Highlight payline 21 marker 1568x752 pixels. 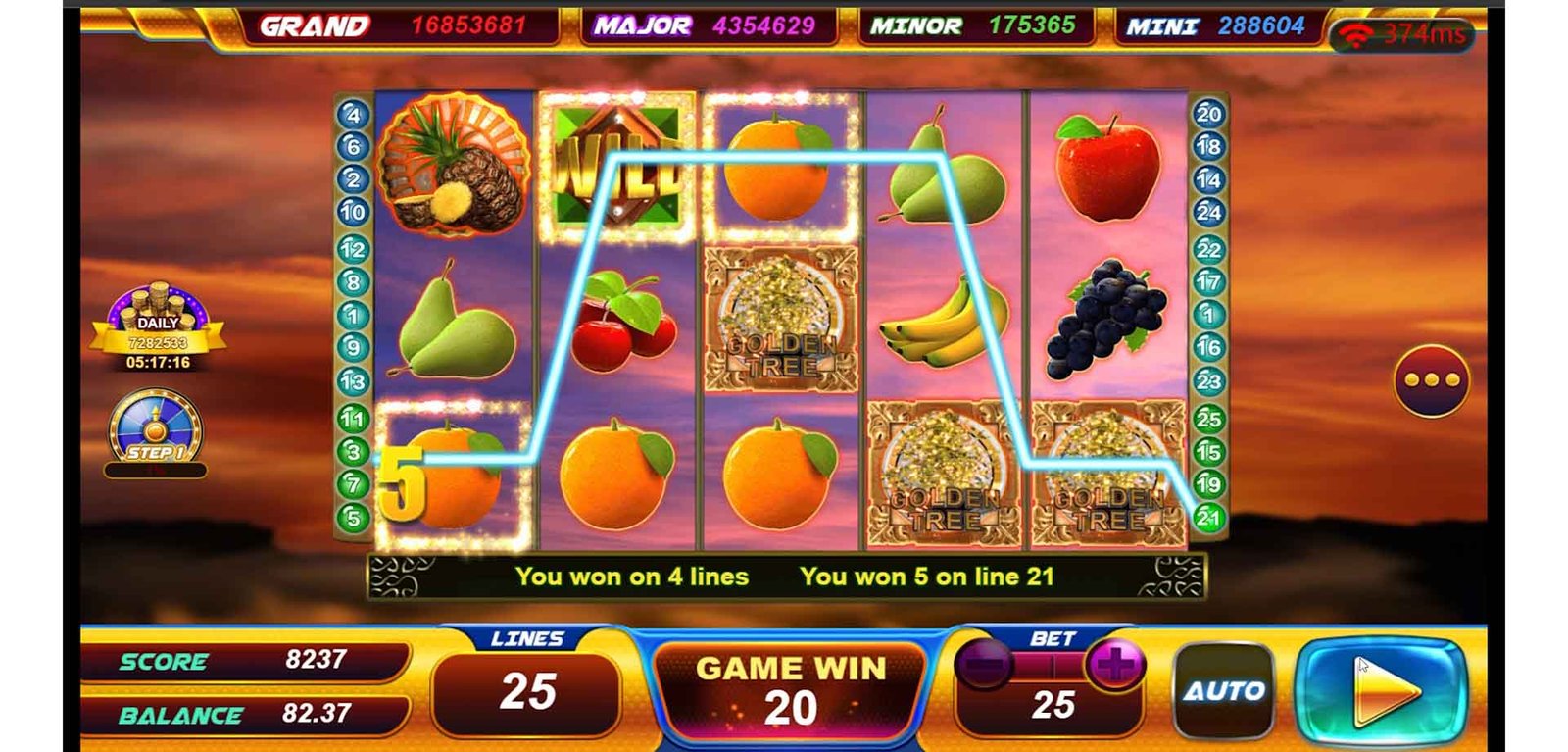click(x=1208, y=517)
